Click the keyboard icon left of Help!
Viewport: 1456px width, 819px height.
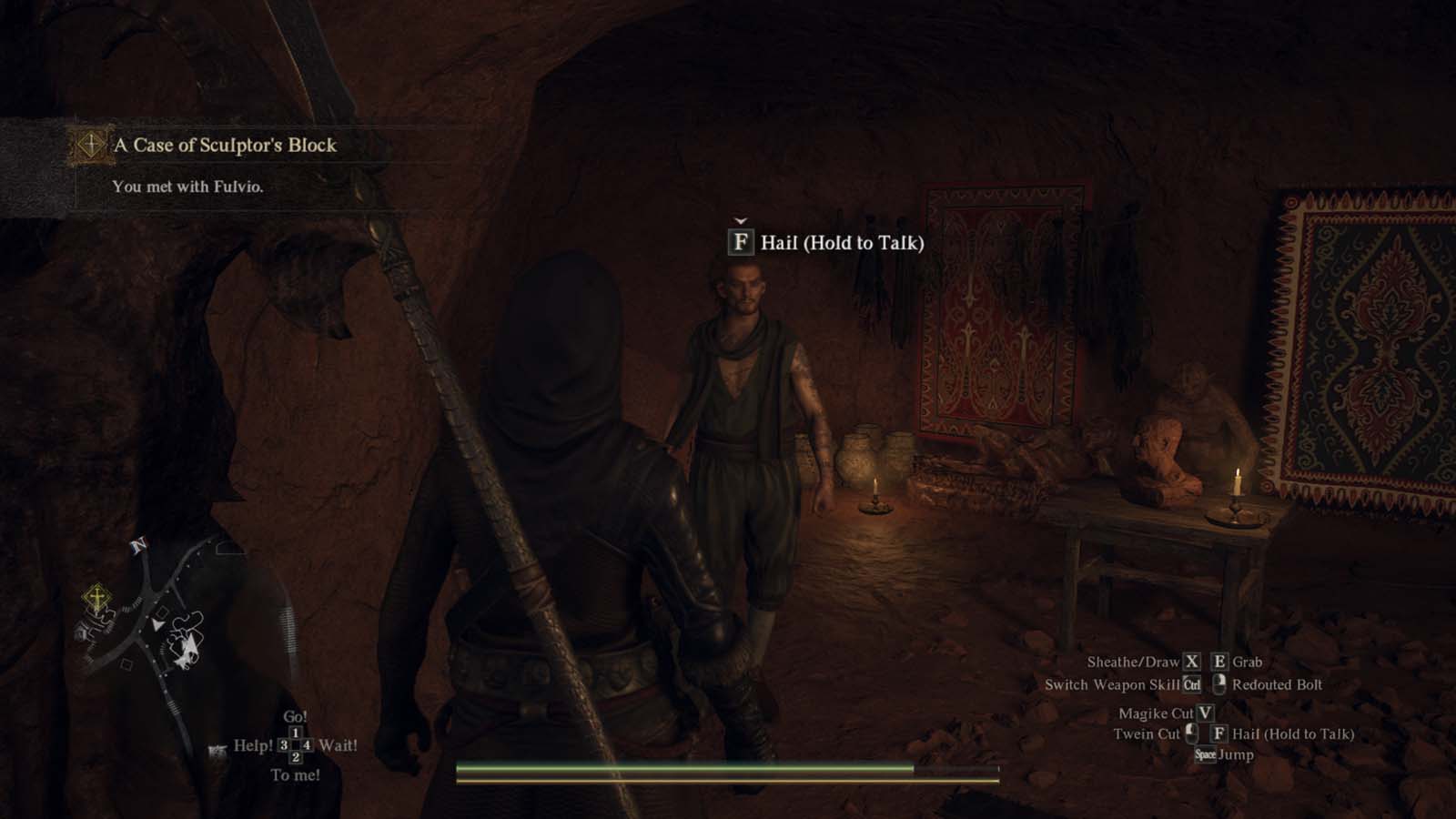[x=217, y=748]
